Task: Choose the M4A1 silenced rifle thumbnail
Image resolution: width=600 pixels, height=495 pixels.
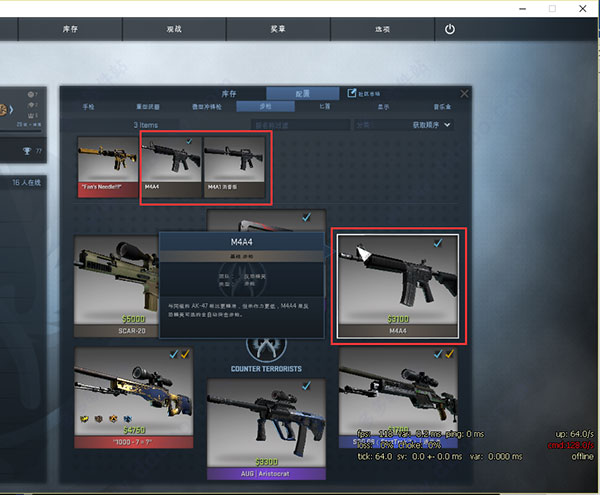Action: pos(235,167)
